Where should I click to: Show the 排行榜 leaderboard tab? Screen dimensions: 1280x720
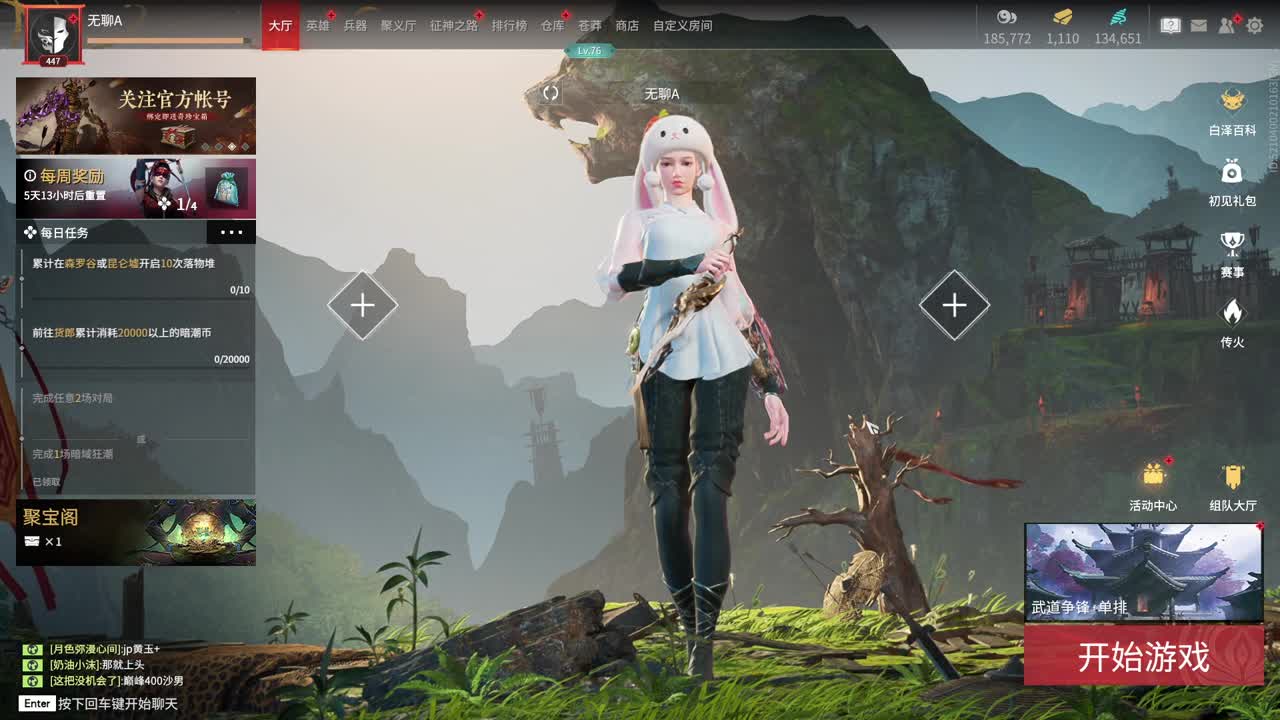509,26
